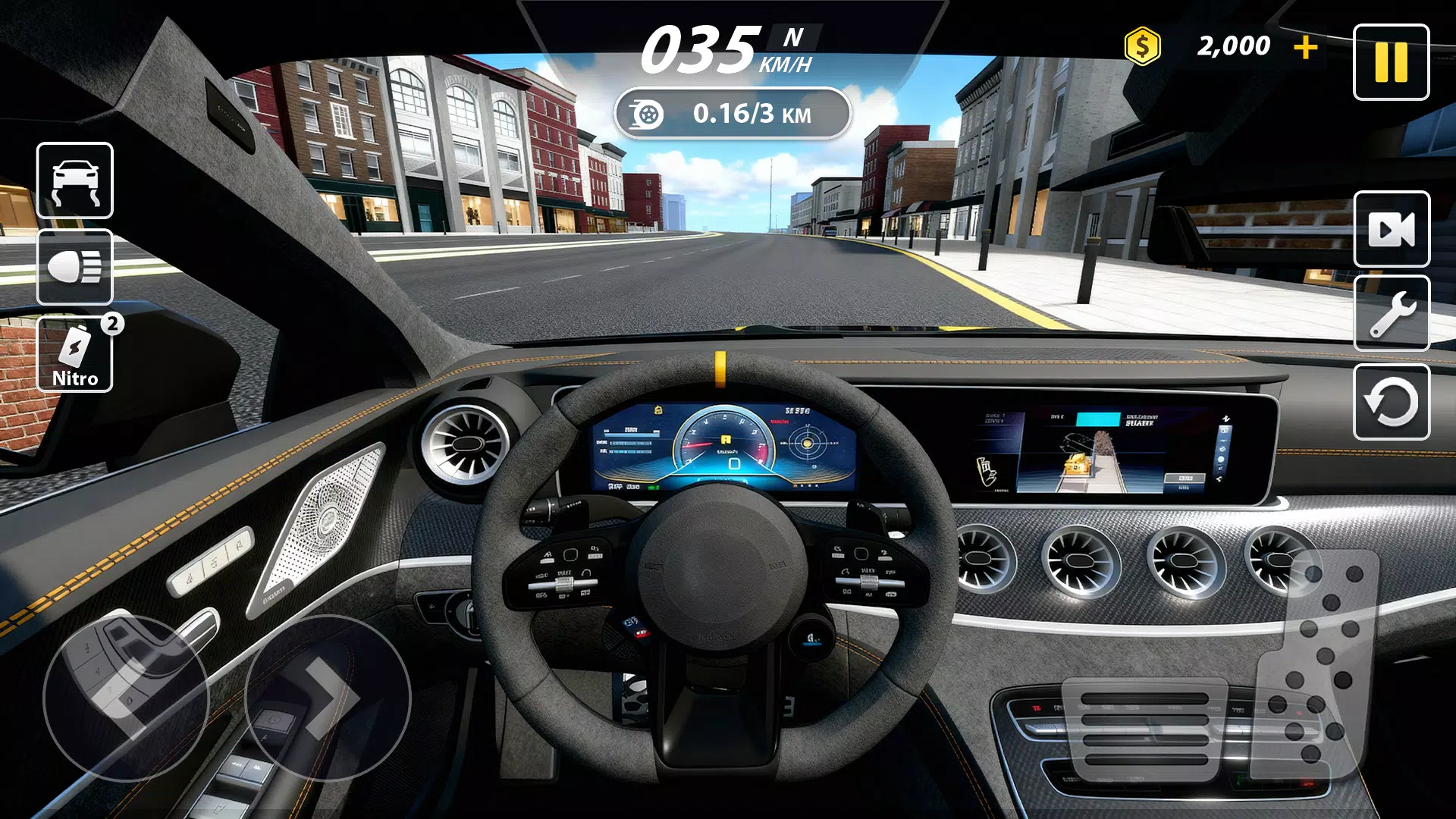Viewport: 1456px width, 819px height.
Task: Activate the drift handbrake control
Action: [x=74, y=182]
